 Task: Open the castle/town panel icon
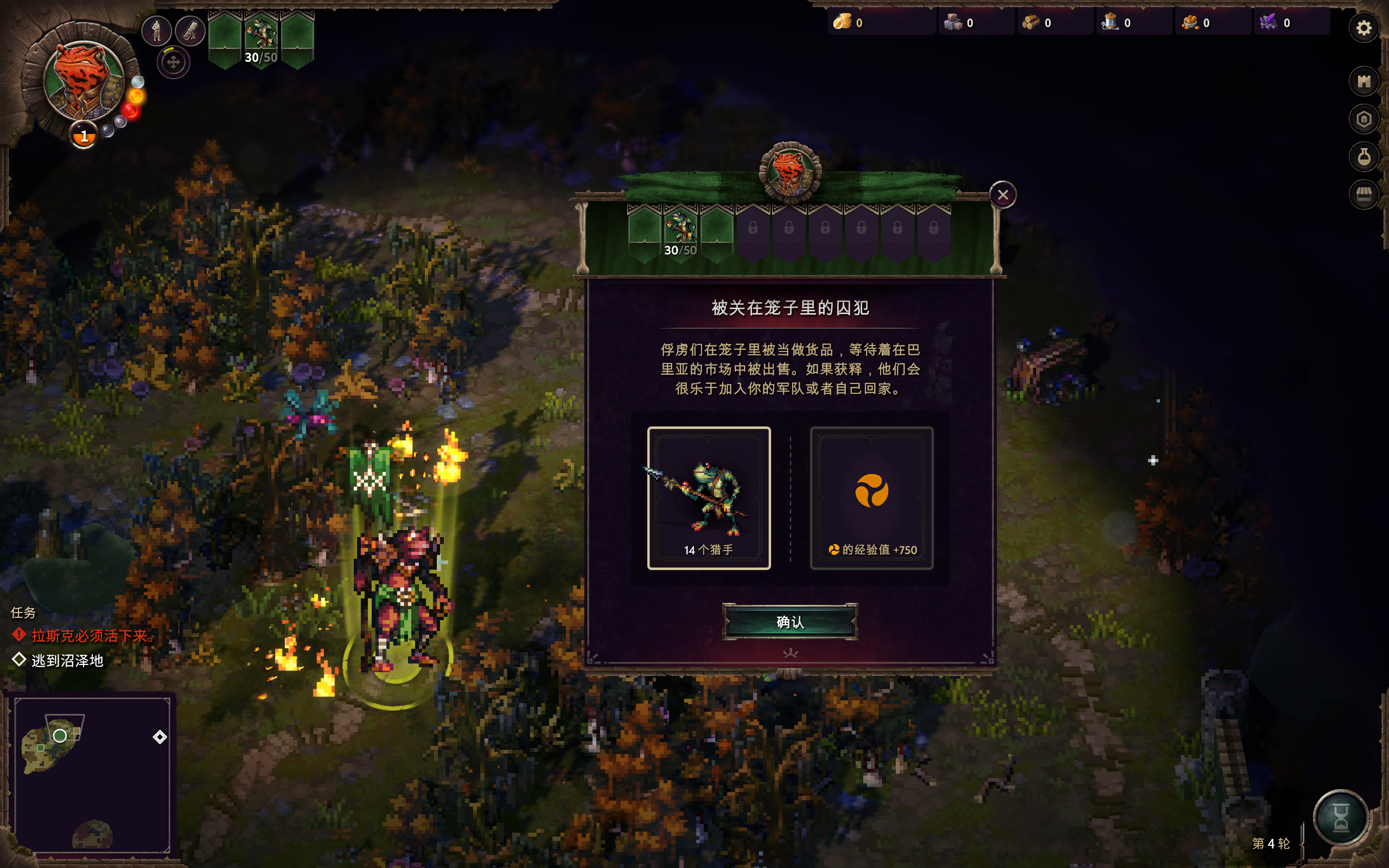pos(1365,80)
